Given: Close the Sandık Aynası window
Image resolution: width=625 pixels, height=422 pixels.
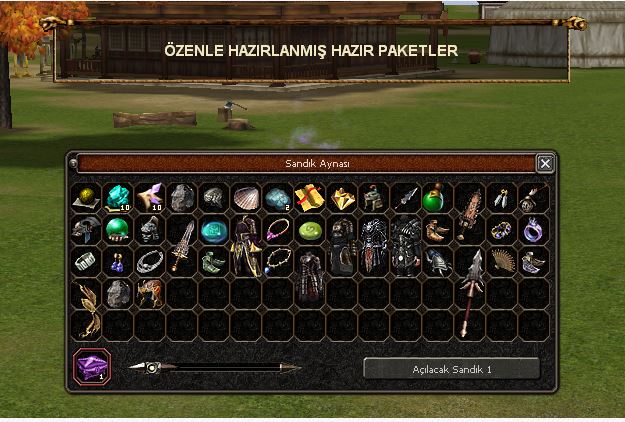Looking at the screenshot, I should (x=544, y=163).
